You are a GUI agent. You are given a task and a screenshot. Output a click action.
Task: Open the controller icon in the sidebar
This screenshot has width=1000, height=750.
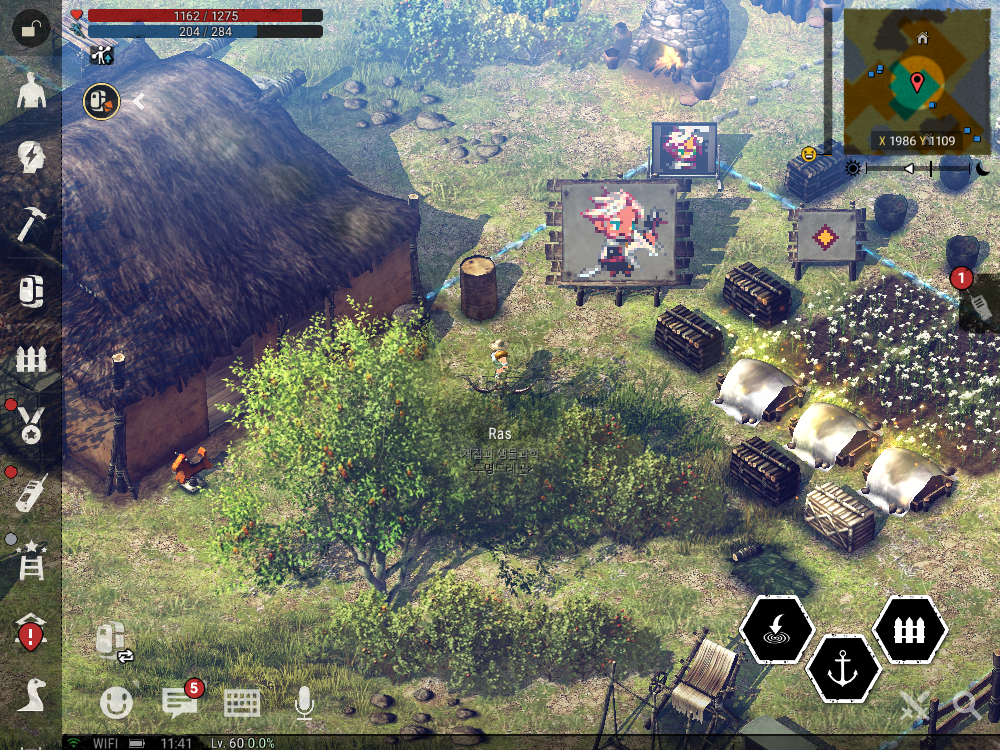tap(31, 291)
